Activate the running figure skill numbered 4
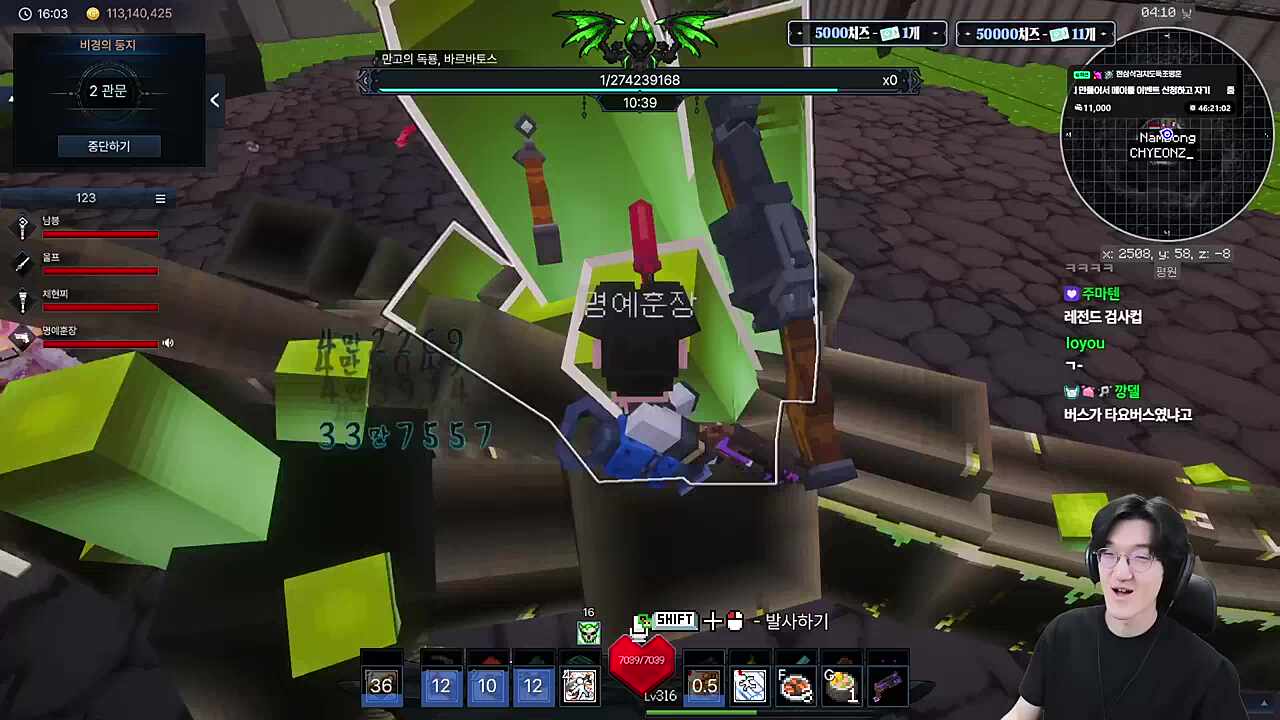Image resolution: width=1280 pixels, height=720 pixels. pyautogui.click(x=580, y=685)
